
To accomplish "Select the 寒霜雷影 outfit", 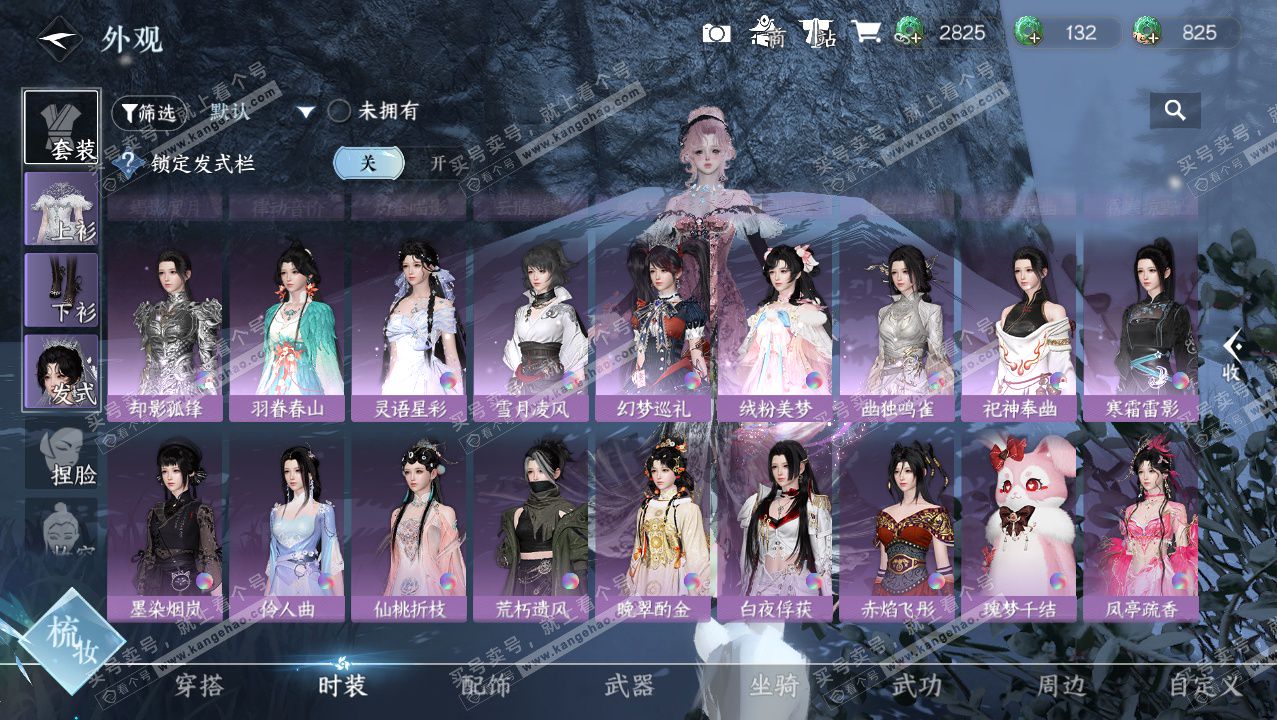I will point(1141,328).
